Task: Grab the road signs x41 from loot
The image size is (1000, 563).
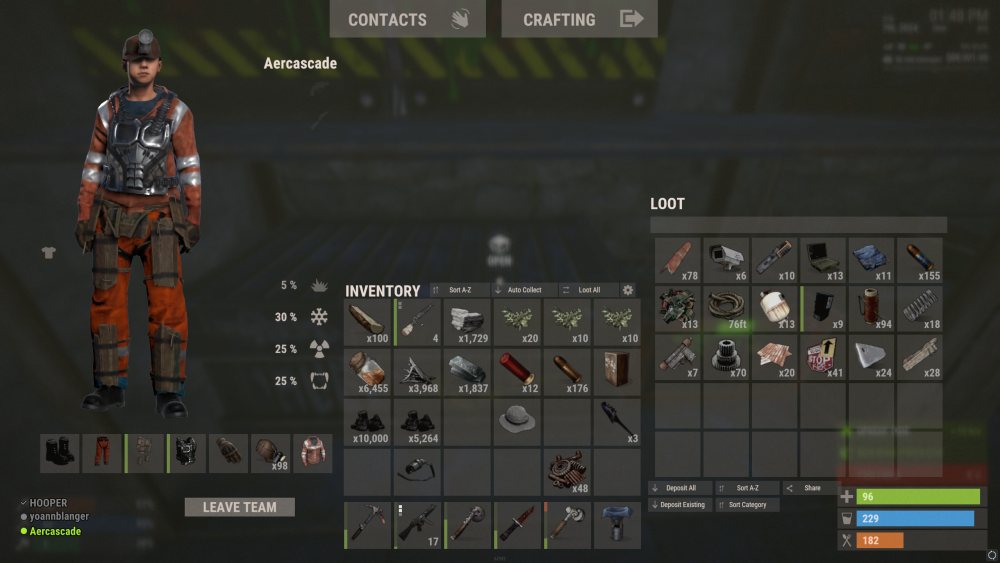Action: tap(824, 358)
